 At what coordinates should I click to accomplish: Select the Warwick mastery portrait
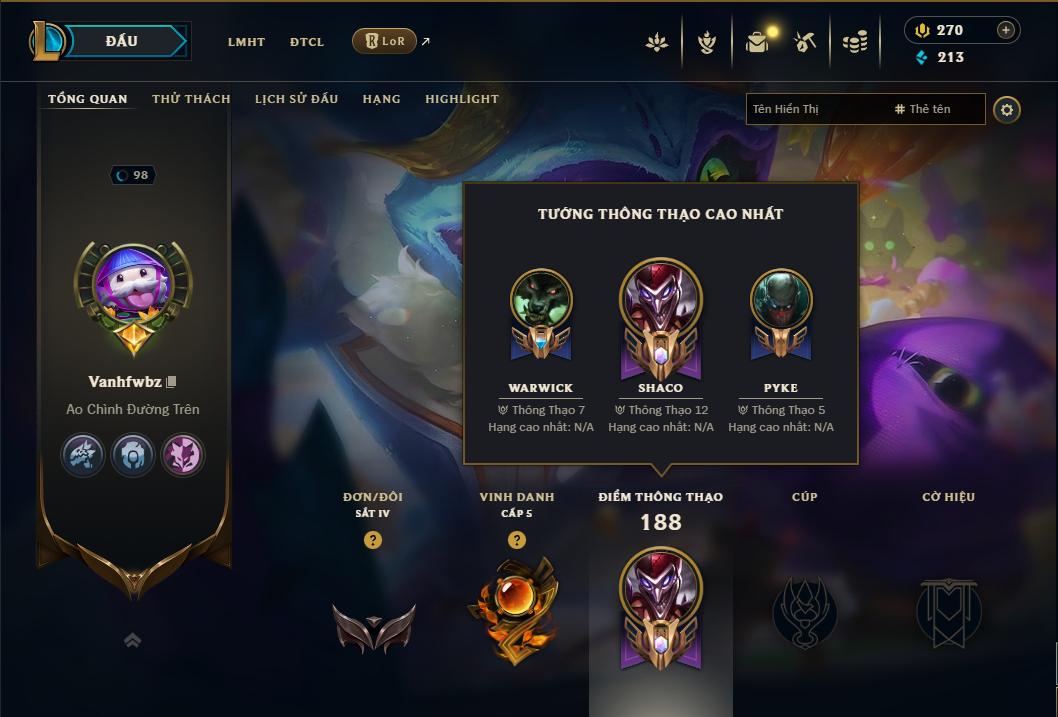tap(541, 301)
